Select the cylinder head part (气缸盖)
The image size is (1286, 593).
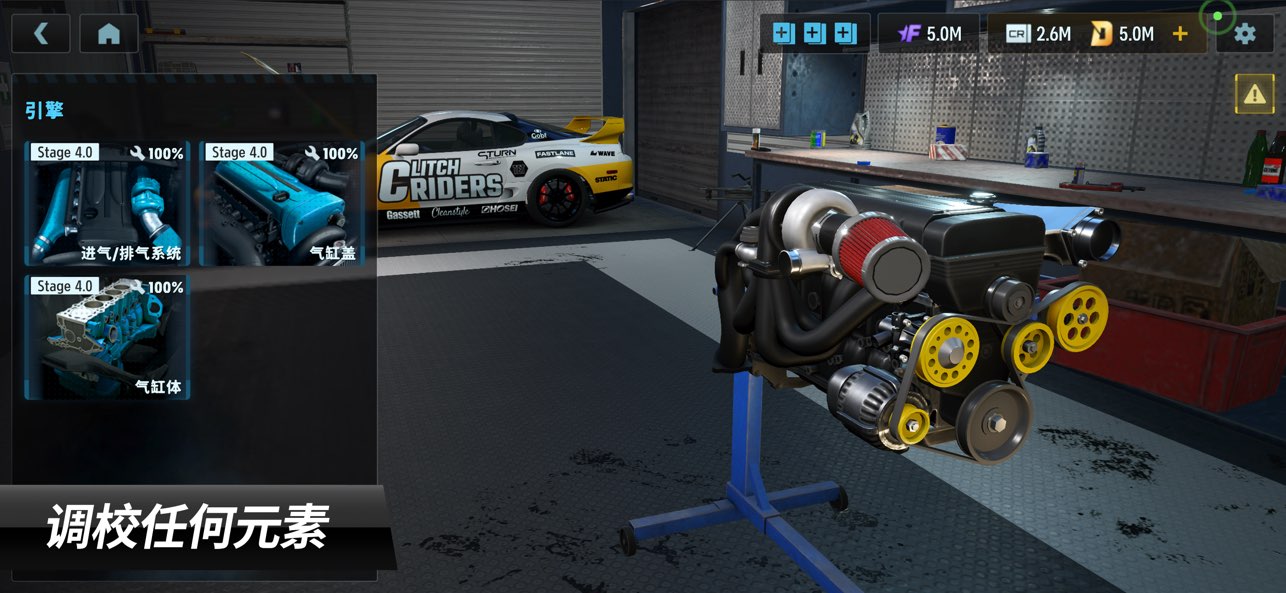[282, 203]
